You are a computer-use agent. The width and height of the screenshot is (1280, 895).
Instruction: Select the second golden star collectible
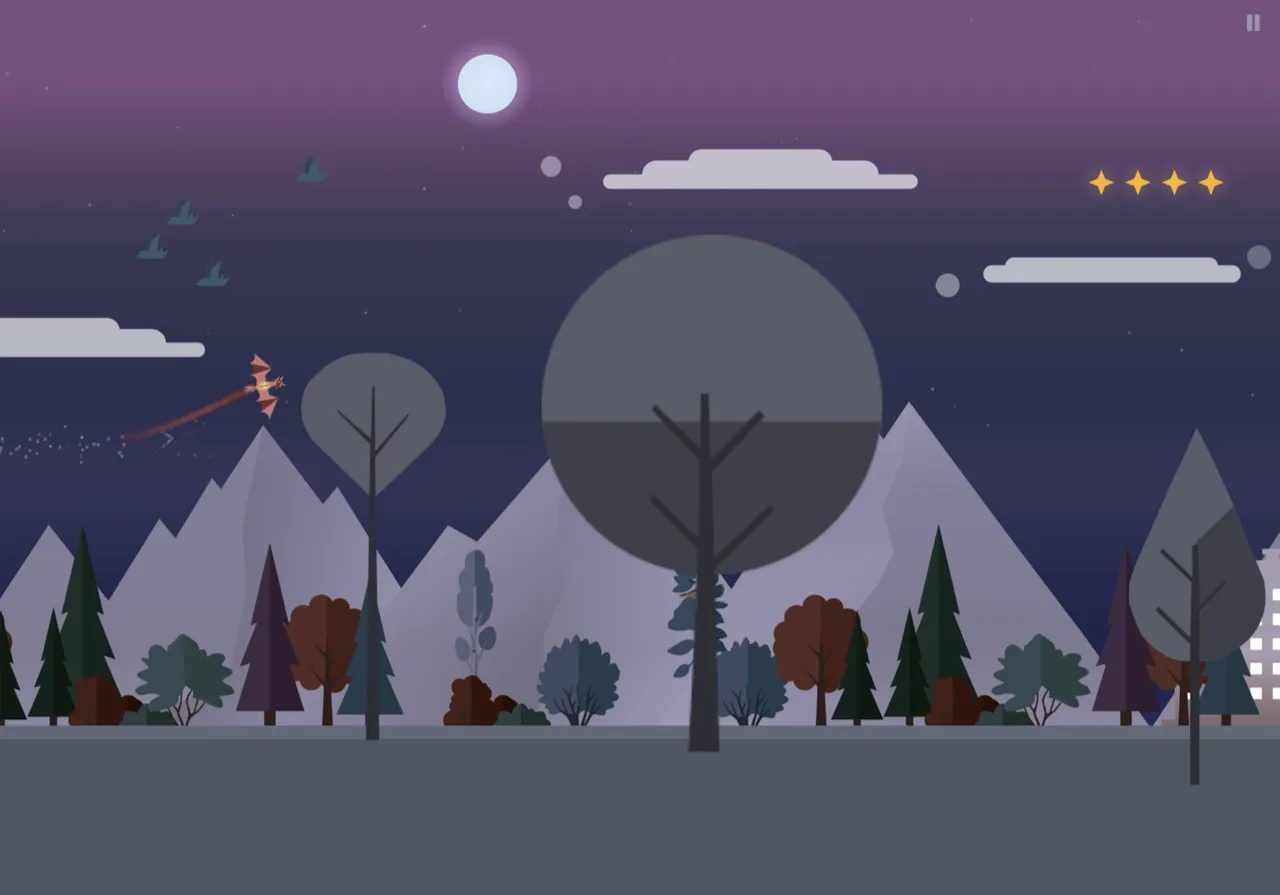1137,182
